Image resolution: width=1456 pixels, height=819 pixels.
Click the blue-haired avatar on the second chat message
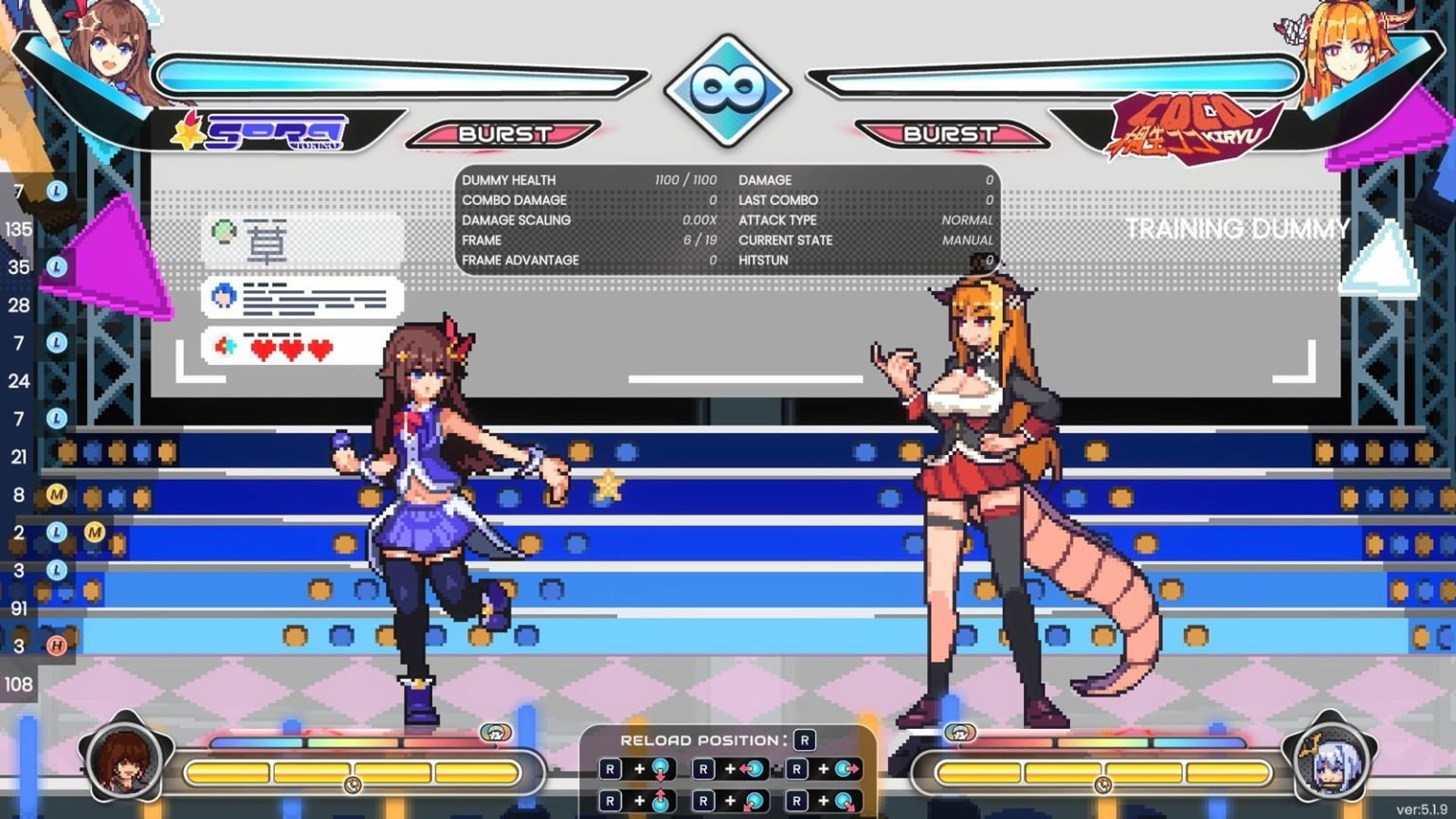(x=224, y=294)
